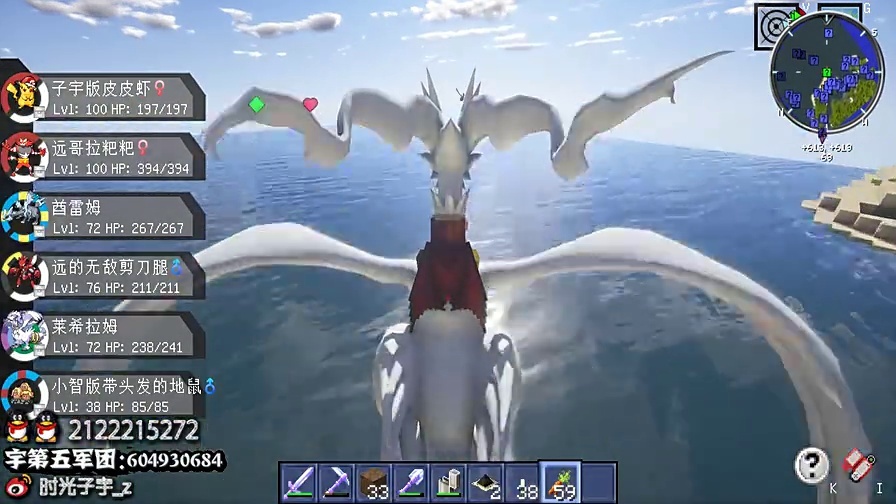Viewport: 896px width, 504px height.
Task: Pick the carrot stack of 59
Action: coord(561,482)
